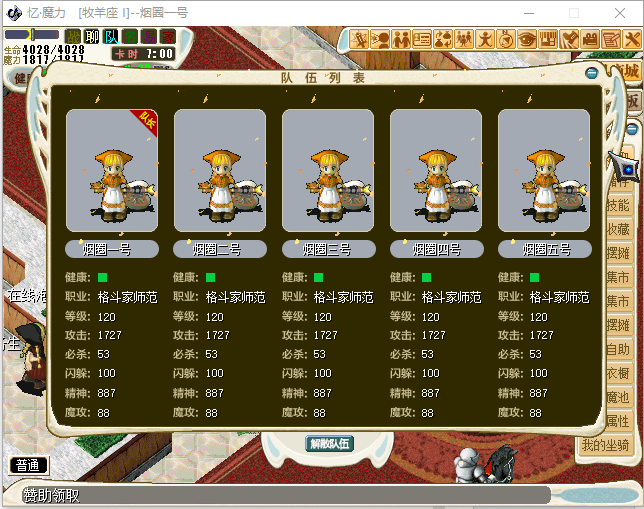Select team leader 烟圈一号 portrait

[111, 171]
